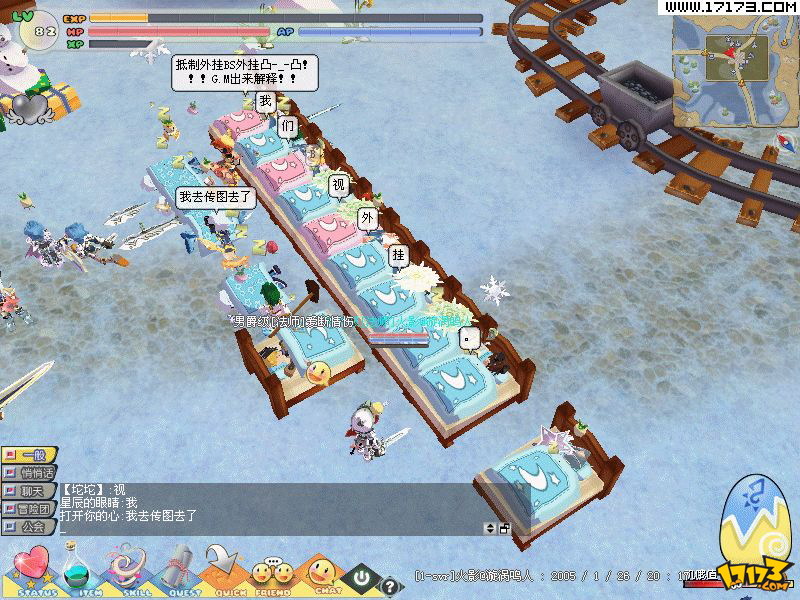Screen dimensions: 800x600
Task: Open the Chat smiley menu
Action: click(322, 573)
